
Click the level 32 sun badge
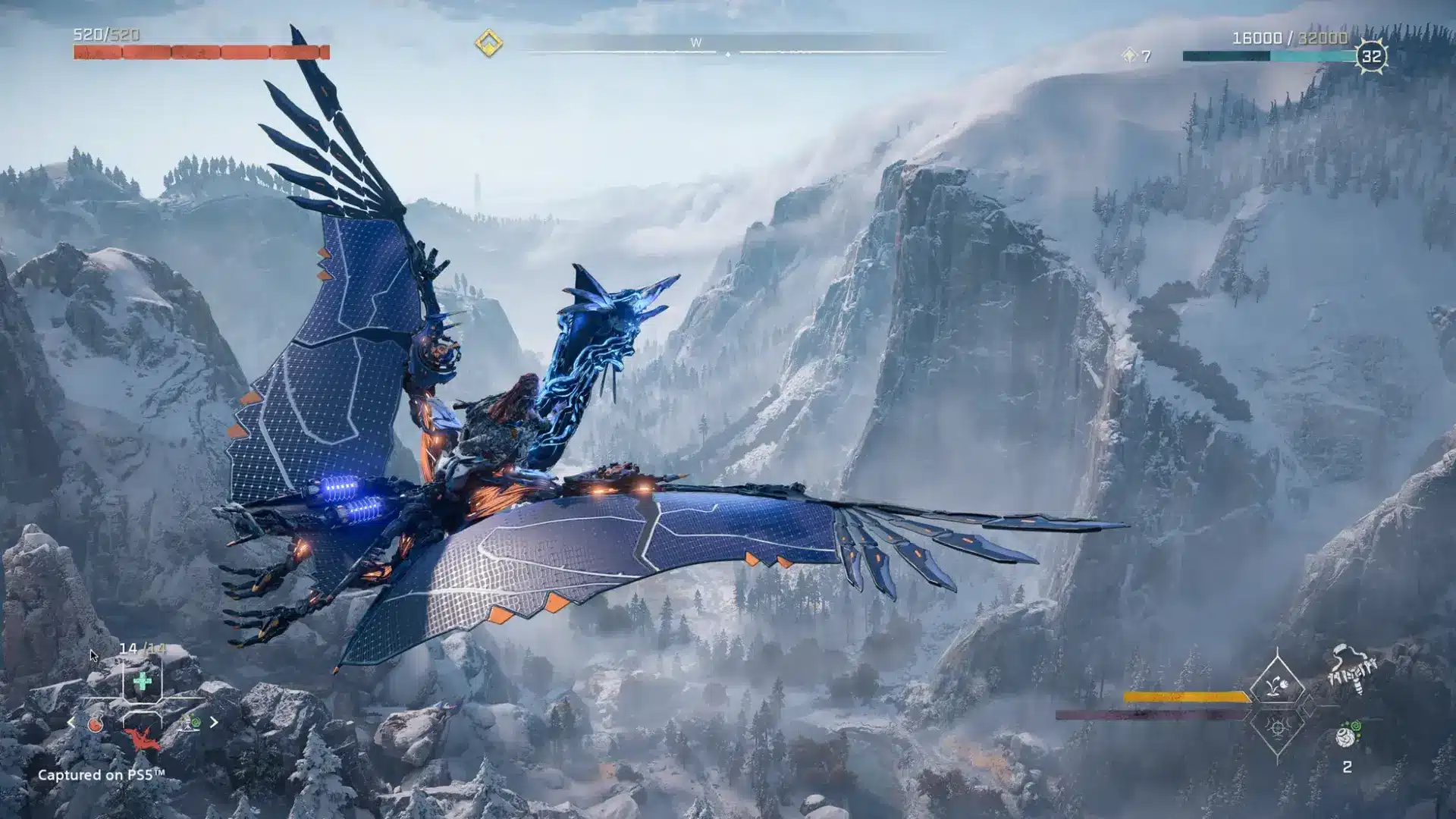(x=1373, y=55)
